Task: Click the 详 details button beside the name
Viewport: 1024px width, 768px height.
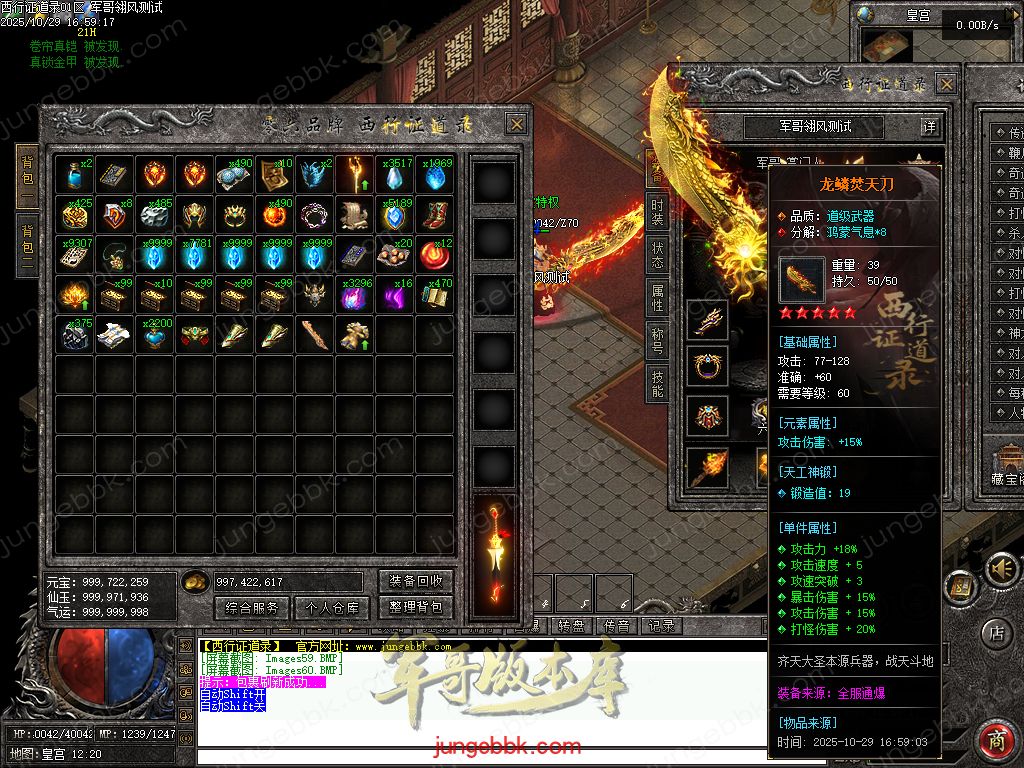Action: pyautogui.click(x=929, y=127)
